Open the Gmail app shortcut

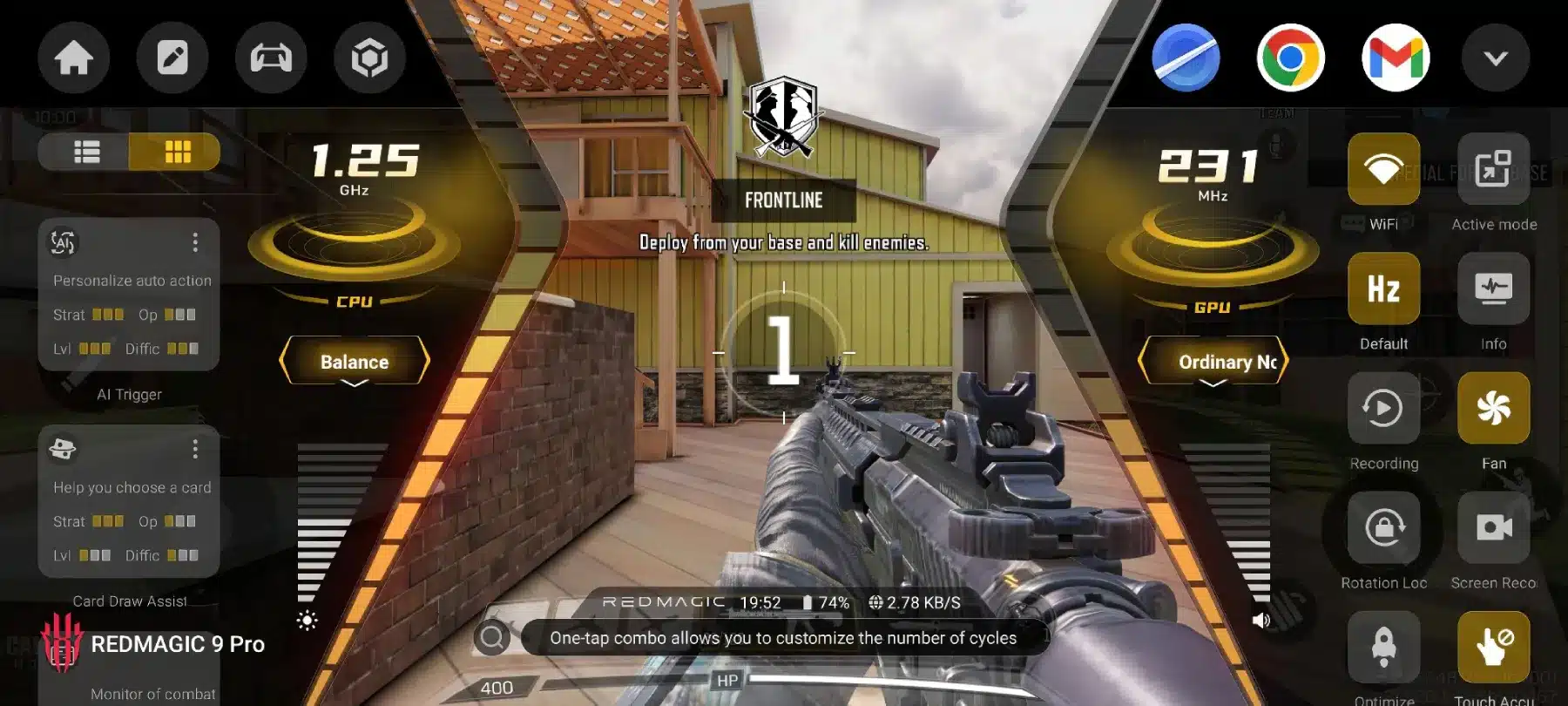pos(1396,58)
